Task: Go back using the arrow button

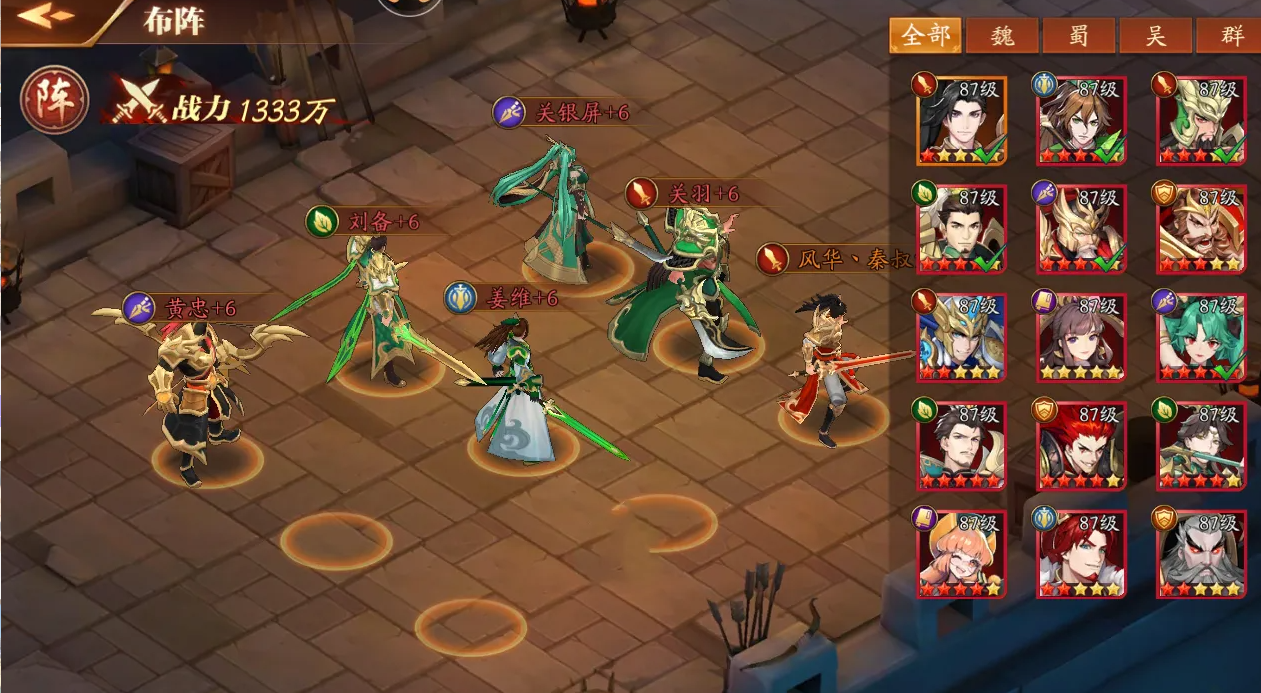Action: coord(46,17)
